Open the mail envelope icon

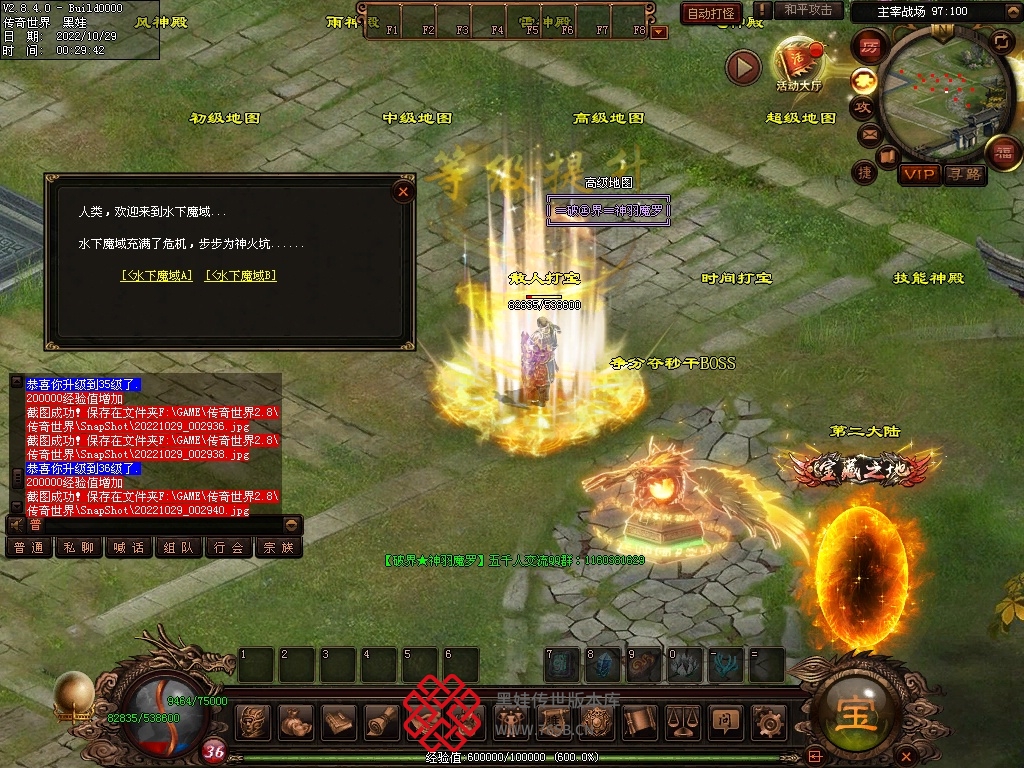(x=869, y=133)
